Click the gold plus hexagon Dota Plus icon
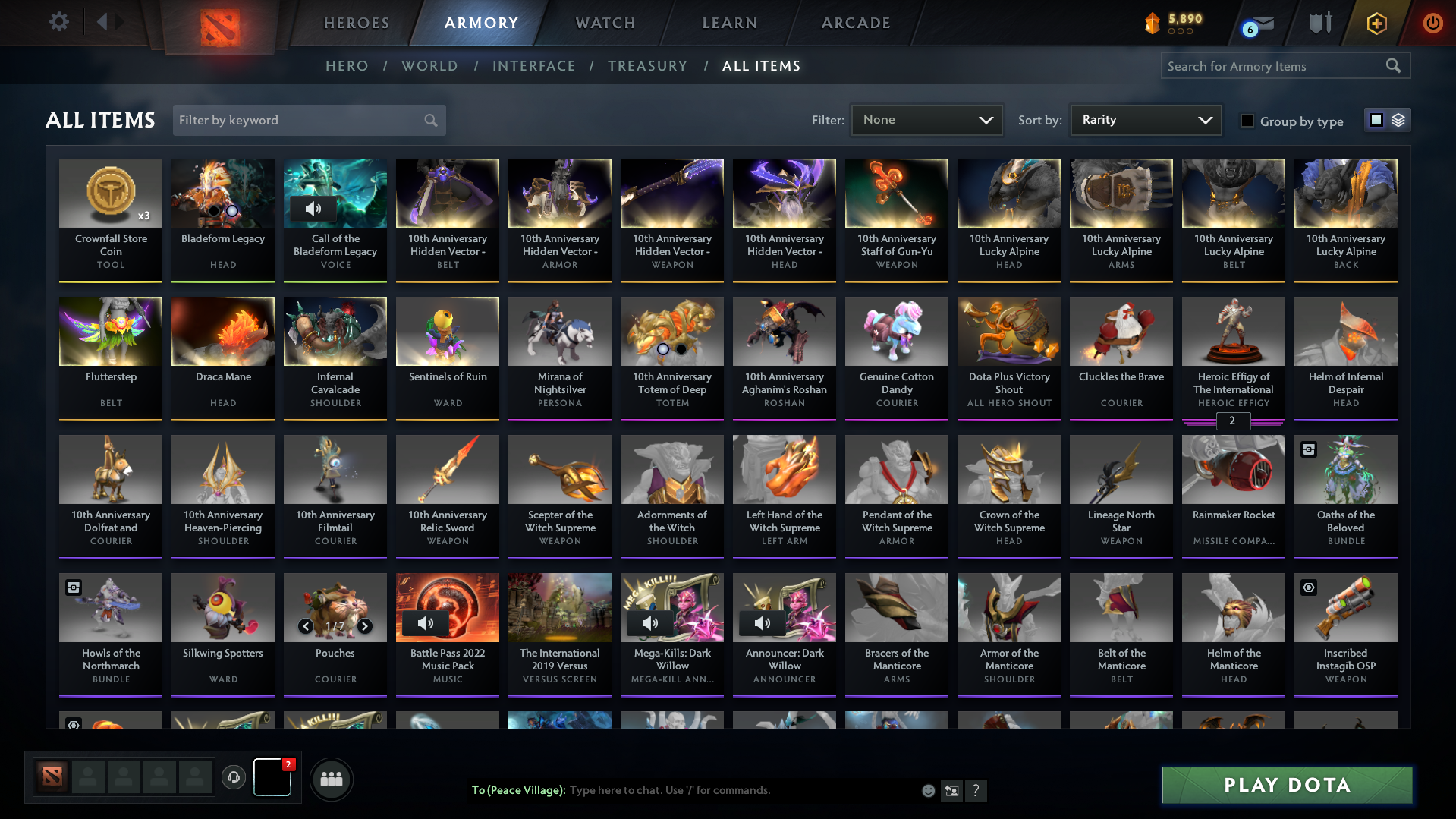Screen dimensions: 1456x819 click(x=1376, y=23)
